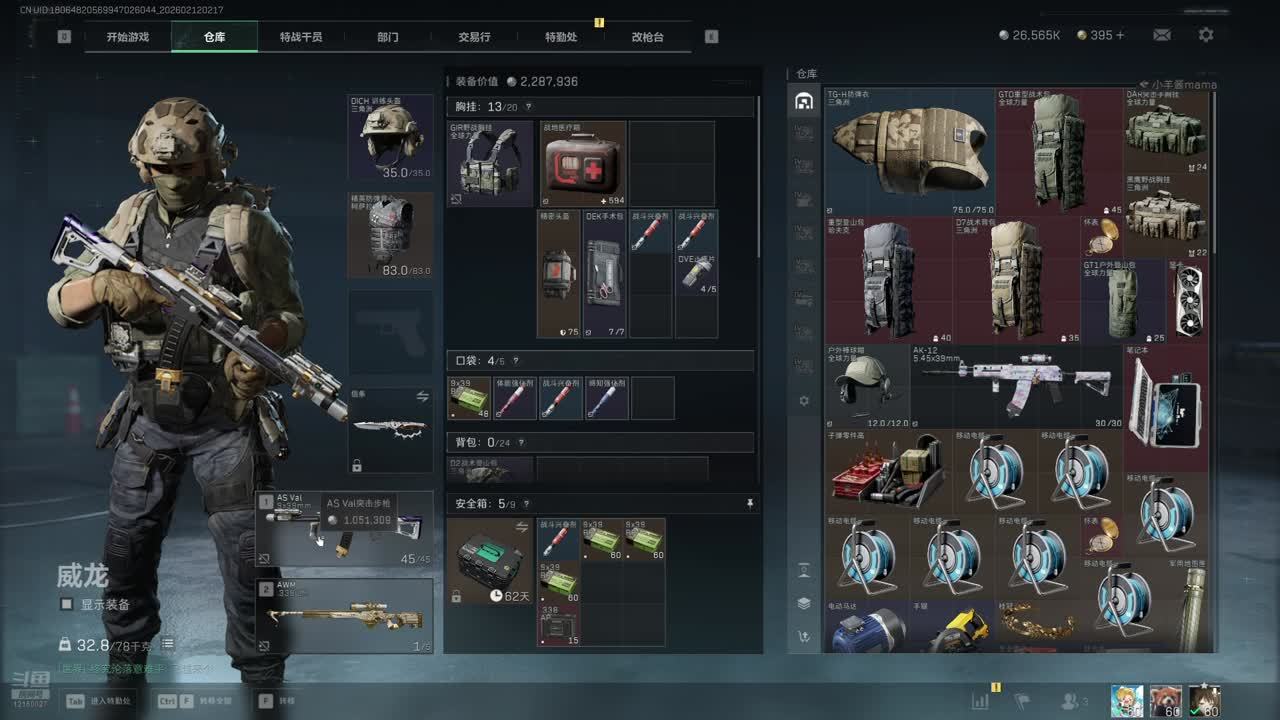Pin the 安全箱 section
The height and width of the screenshot is (720, 1280).
coord(750,504)
